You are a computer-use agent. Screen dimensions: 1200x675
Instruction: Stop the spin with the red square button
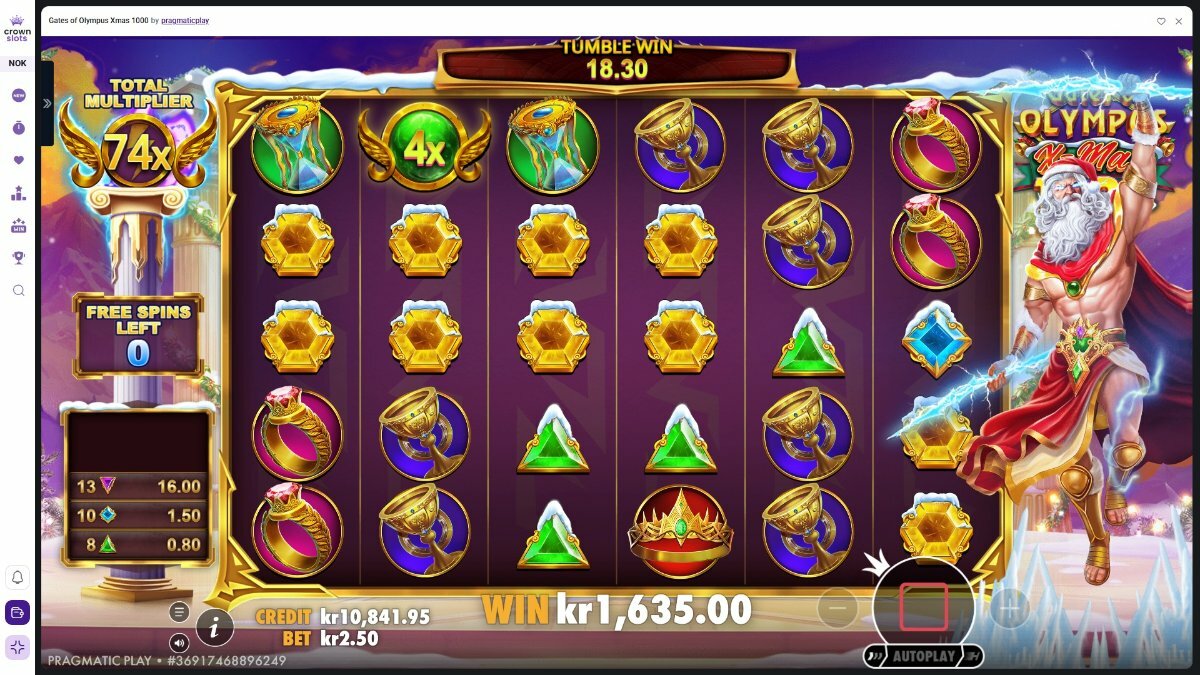[923, 607]
